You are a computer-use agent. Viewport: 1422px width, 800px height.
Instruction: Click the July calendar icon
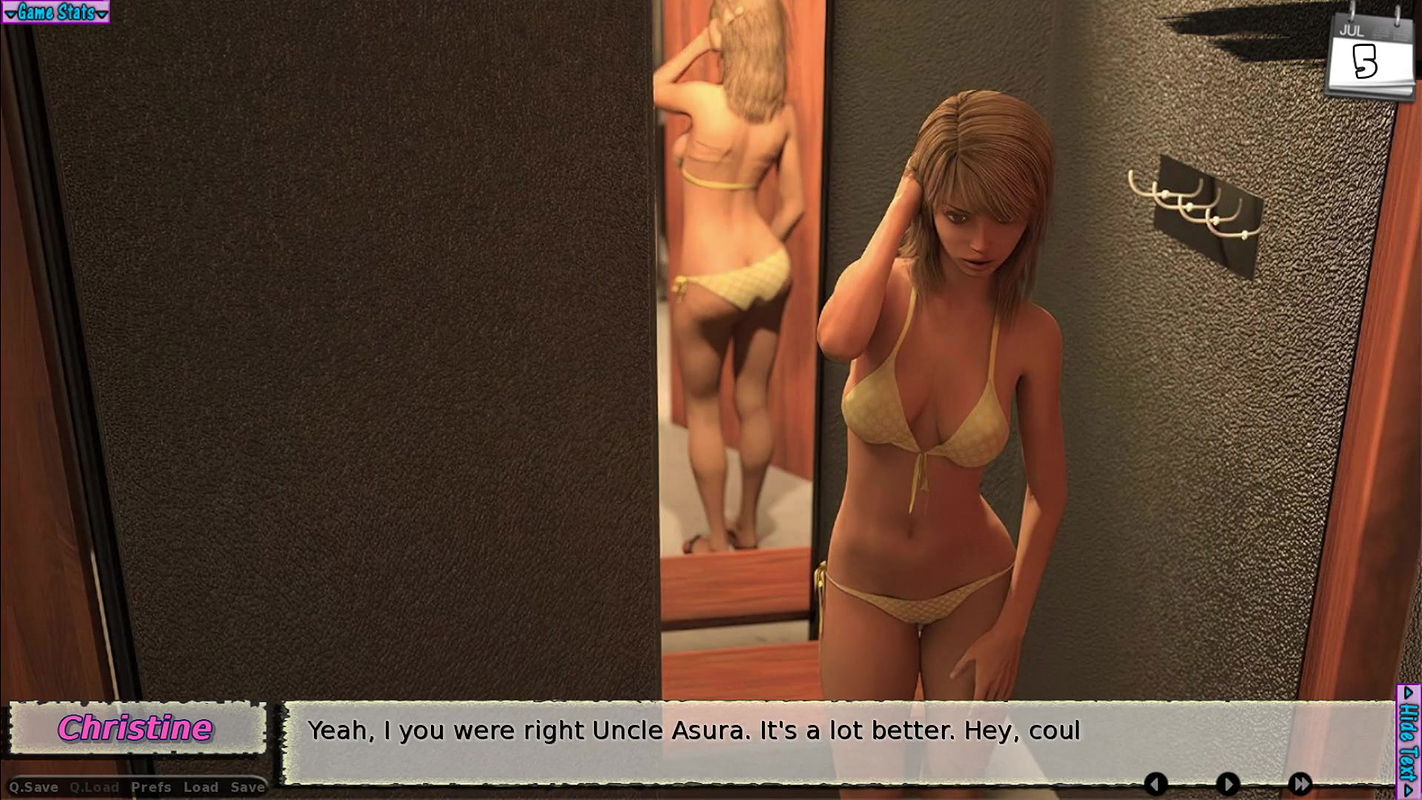(x=1370, y=55)
